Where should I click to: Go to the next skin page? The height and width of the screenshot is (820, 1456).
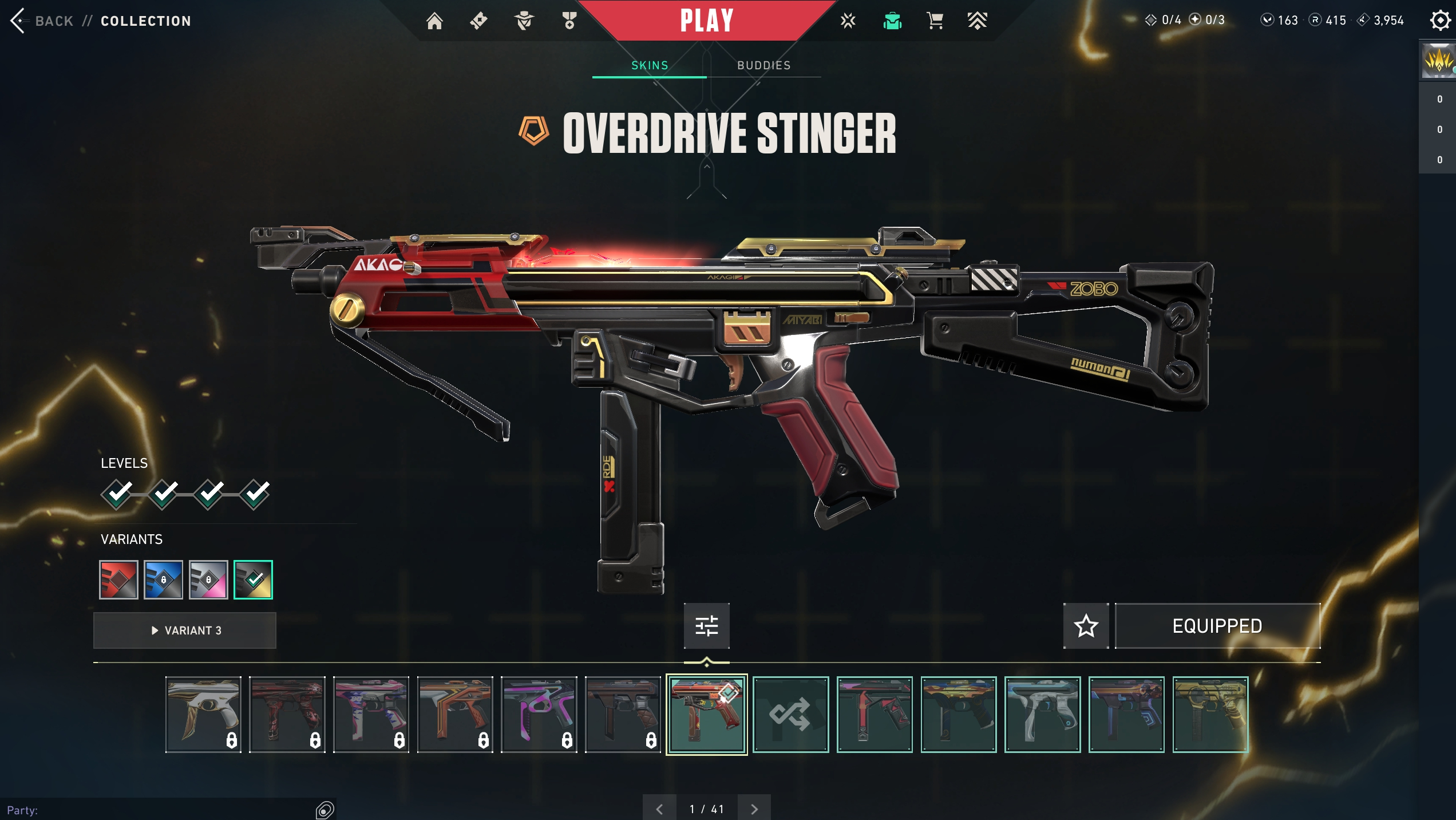[754, 809]
